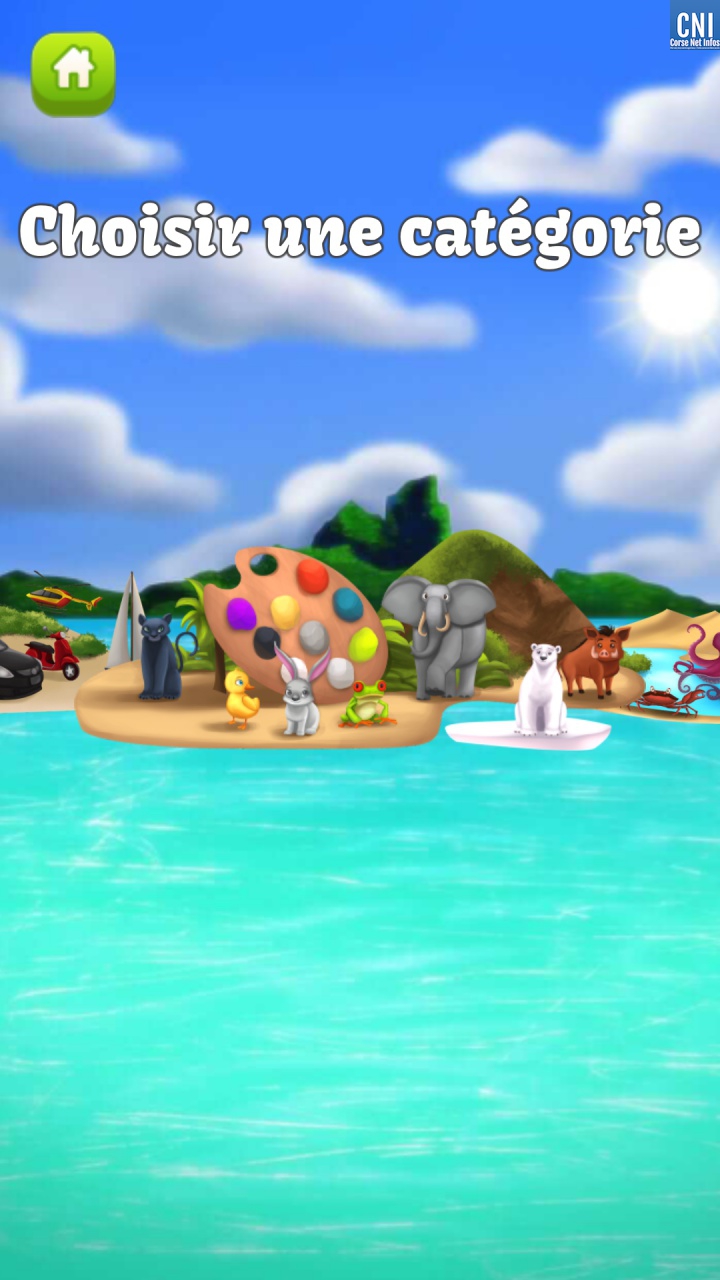Go back with the green home button
This screenshot has width=720, height=1280.
coord(73,73)
